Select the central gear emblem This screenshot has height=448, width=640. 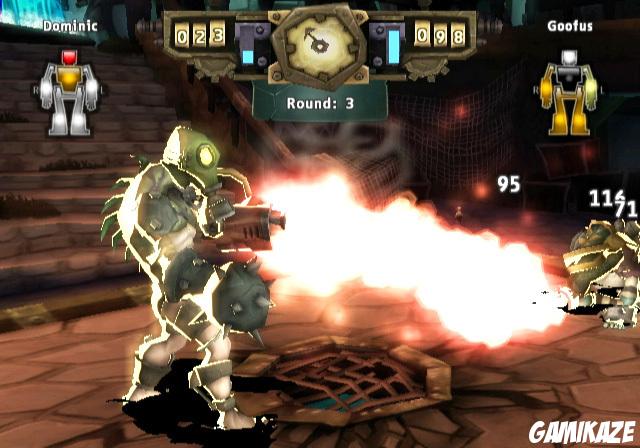pos(319,44)
